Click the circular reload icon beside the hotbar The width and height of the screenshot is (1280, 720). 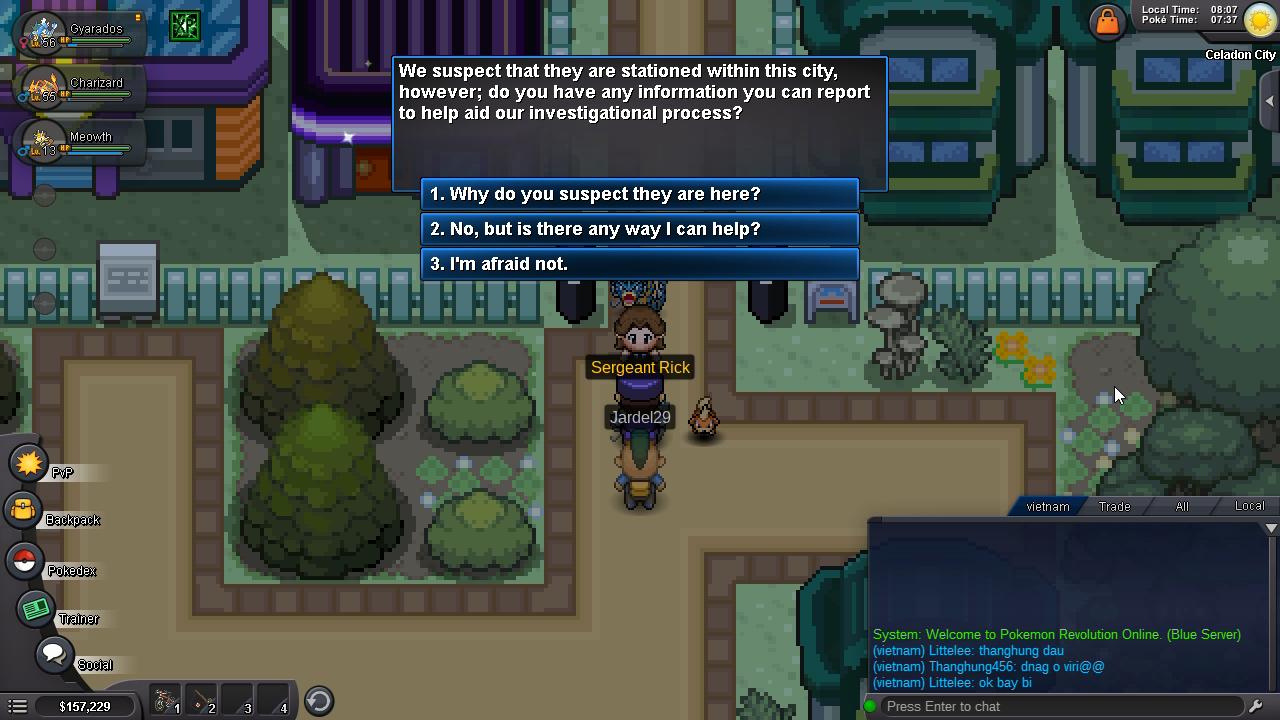(318, 701)
